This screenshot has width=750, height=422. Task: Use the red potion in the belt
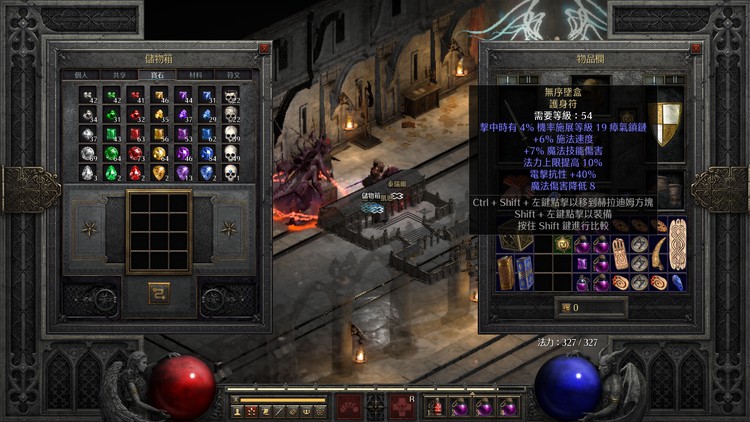(436, 406)
